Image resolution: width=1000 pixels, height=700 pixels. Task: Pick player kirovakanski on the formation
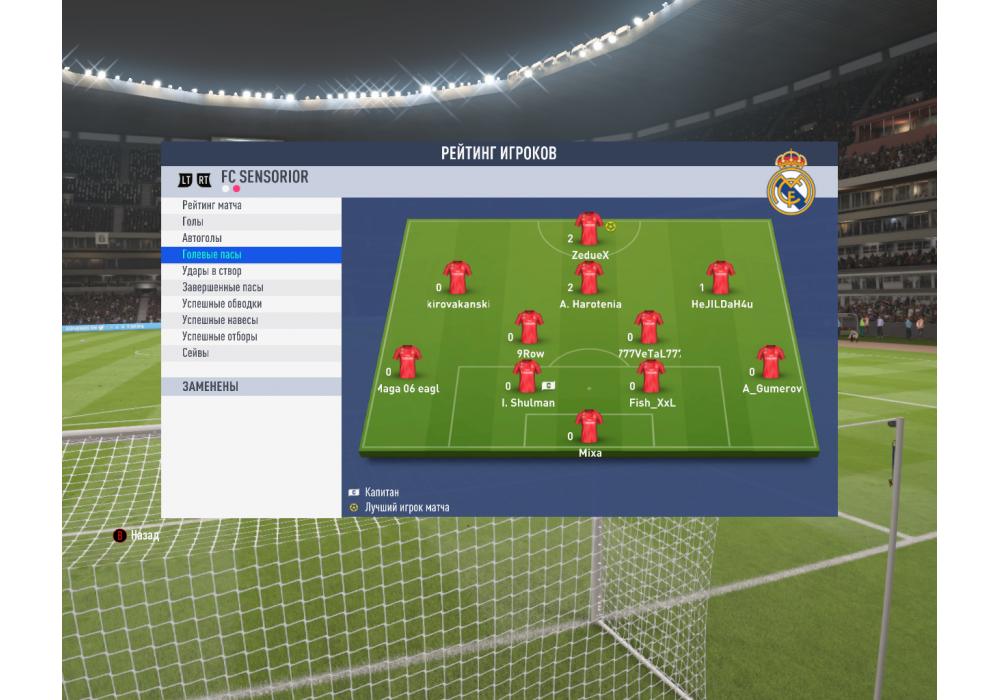coord(458,278)
